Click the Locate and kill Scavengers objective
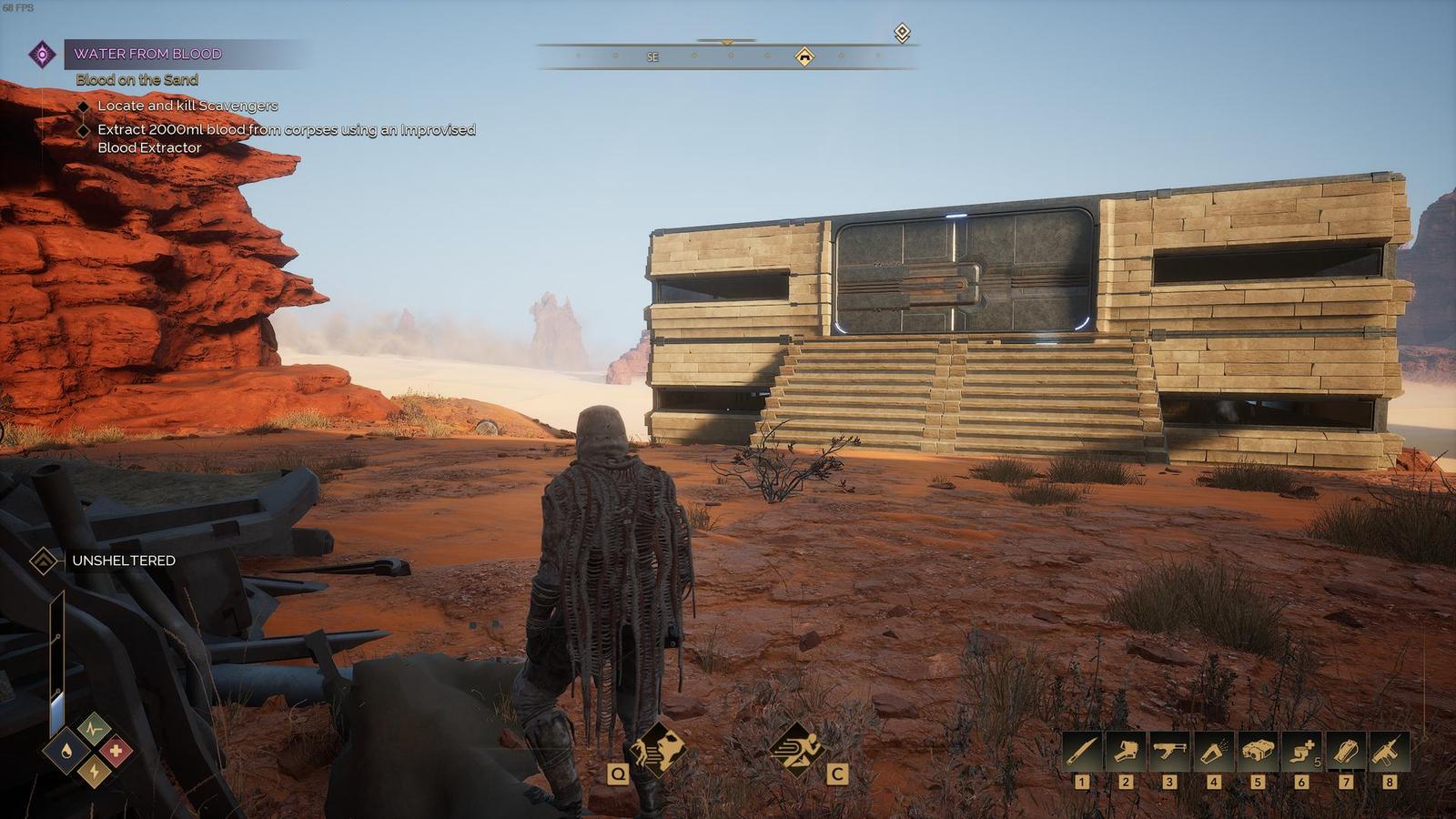The width and height of the screenshot is (1456, 819). click(187, 106)
